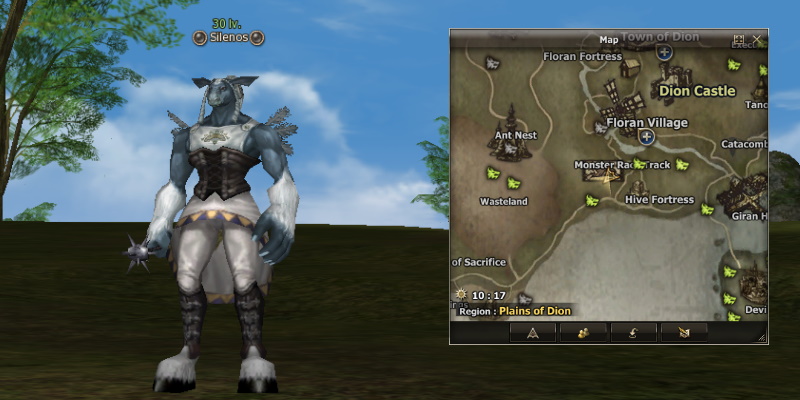The image size is (800, 400).
Task: Click the crossed-arrow button in map toolbar
Action: (x=684, y=333)
